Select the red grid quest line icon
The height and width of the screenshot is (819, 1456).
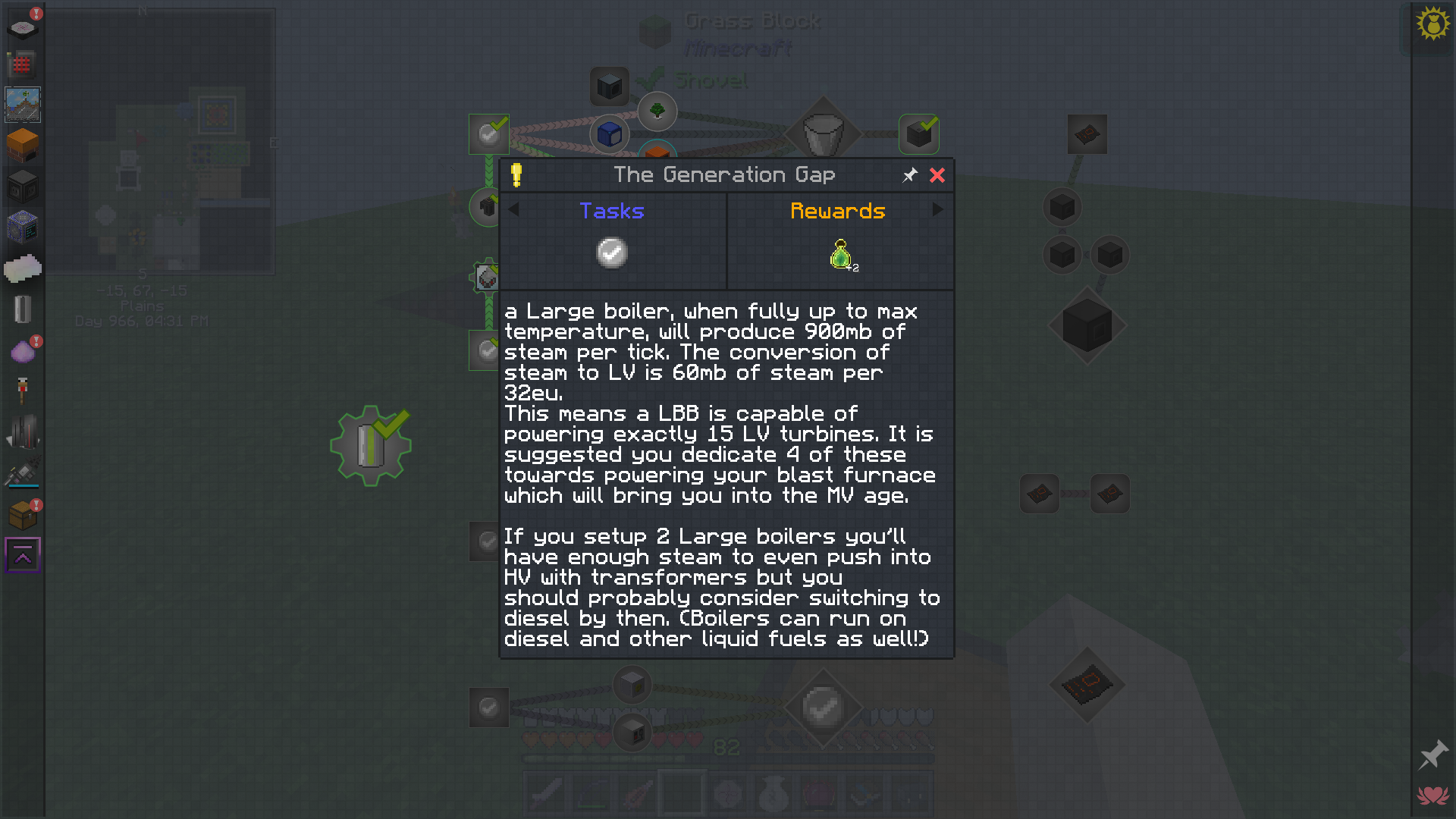pyautogui.click(x=22, y=65)
